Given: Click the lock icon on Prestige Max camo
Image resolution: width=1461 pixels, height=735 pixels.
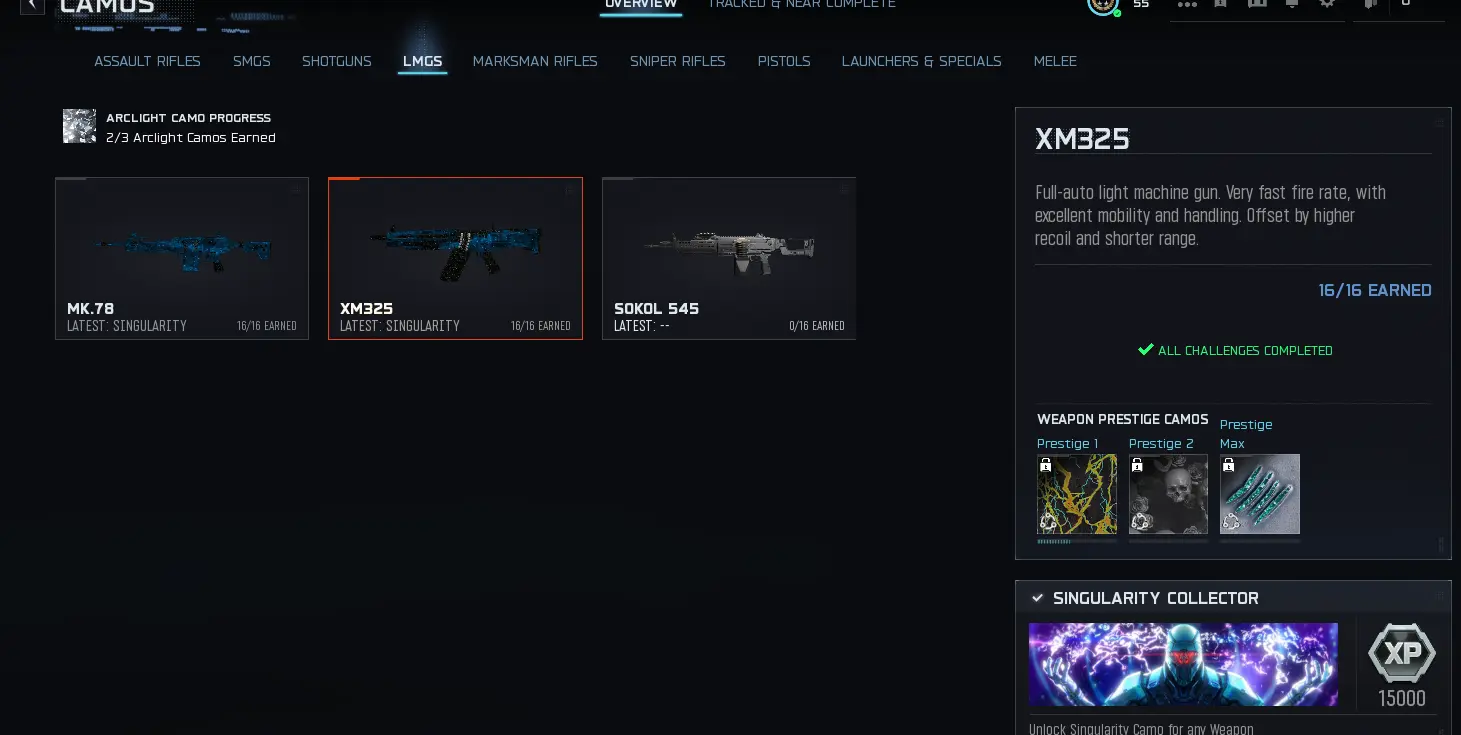Looking at the screenshot, I should (x=1229, y=464).
